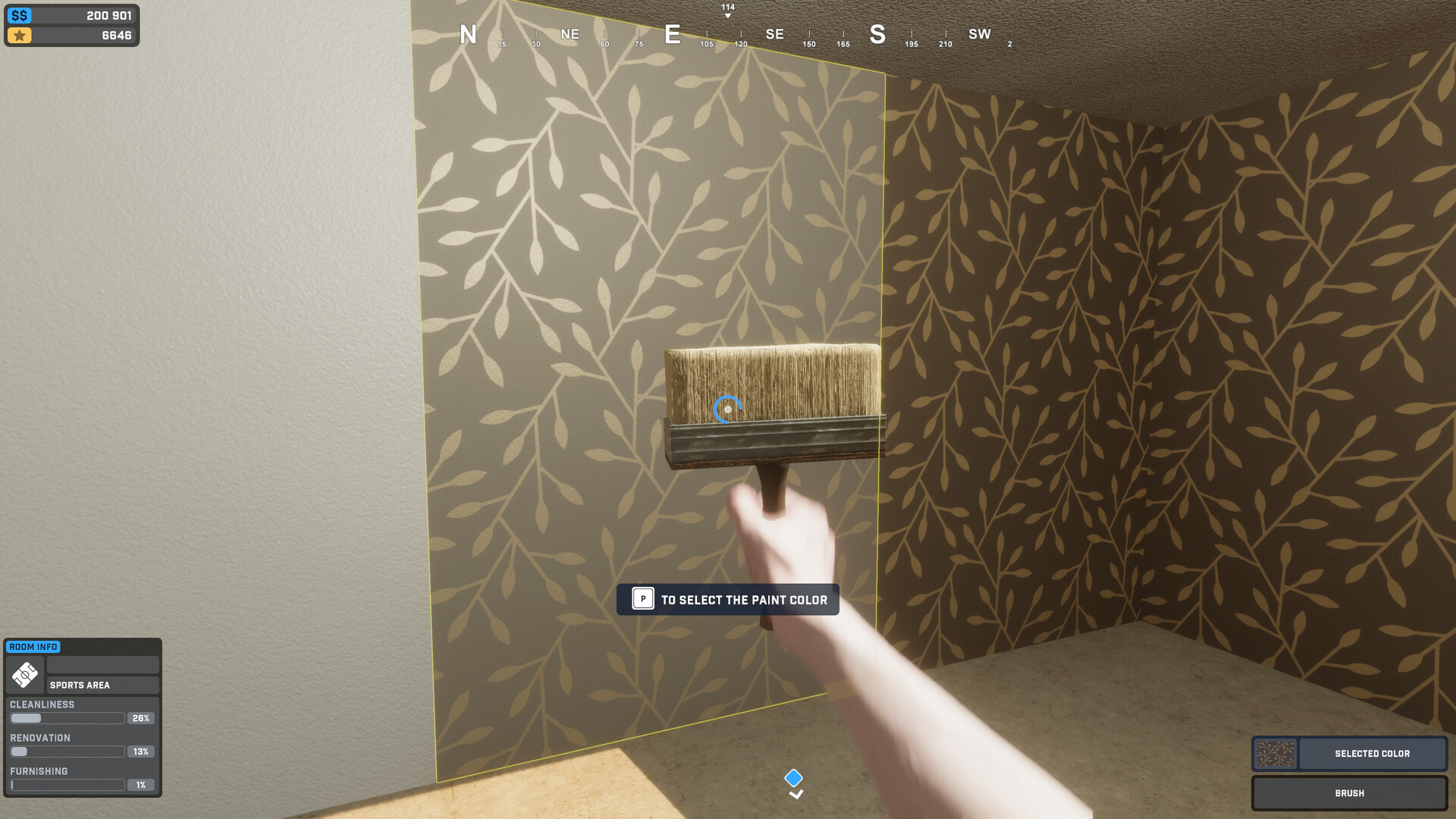Click the rotate indicator on the brush
Image resolution: width=1456 pixels, height=819 pixels.
pyautogui.click(x=726, y=409)
